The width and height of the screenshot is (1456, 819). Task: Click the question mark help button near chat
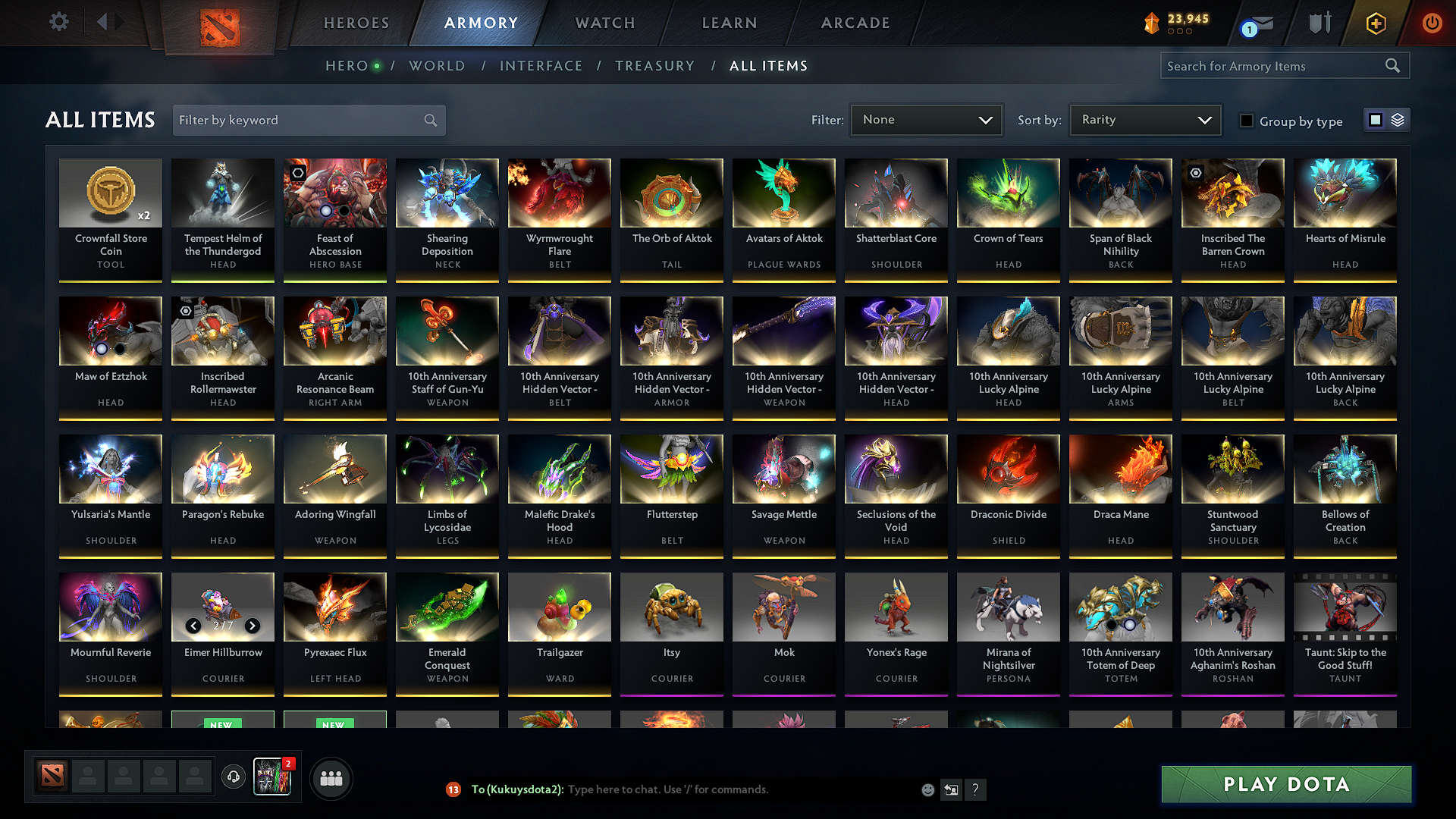pos(976,789)
